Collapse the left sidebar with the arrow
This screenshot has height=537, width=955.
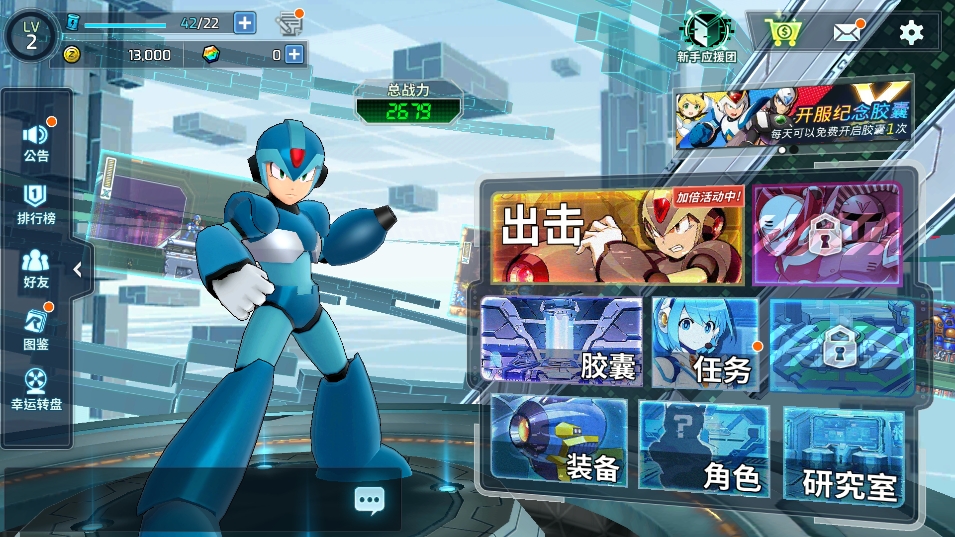point(79,270)
